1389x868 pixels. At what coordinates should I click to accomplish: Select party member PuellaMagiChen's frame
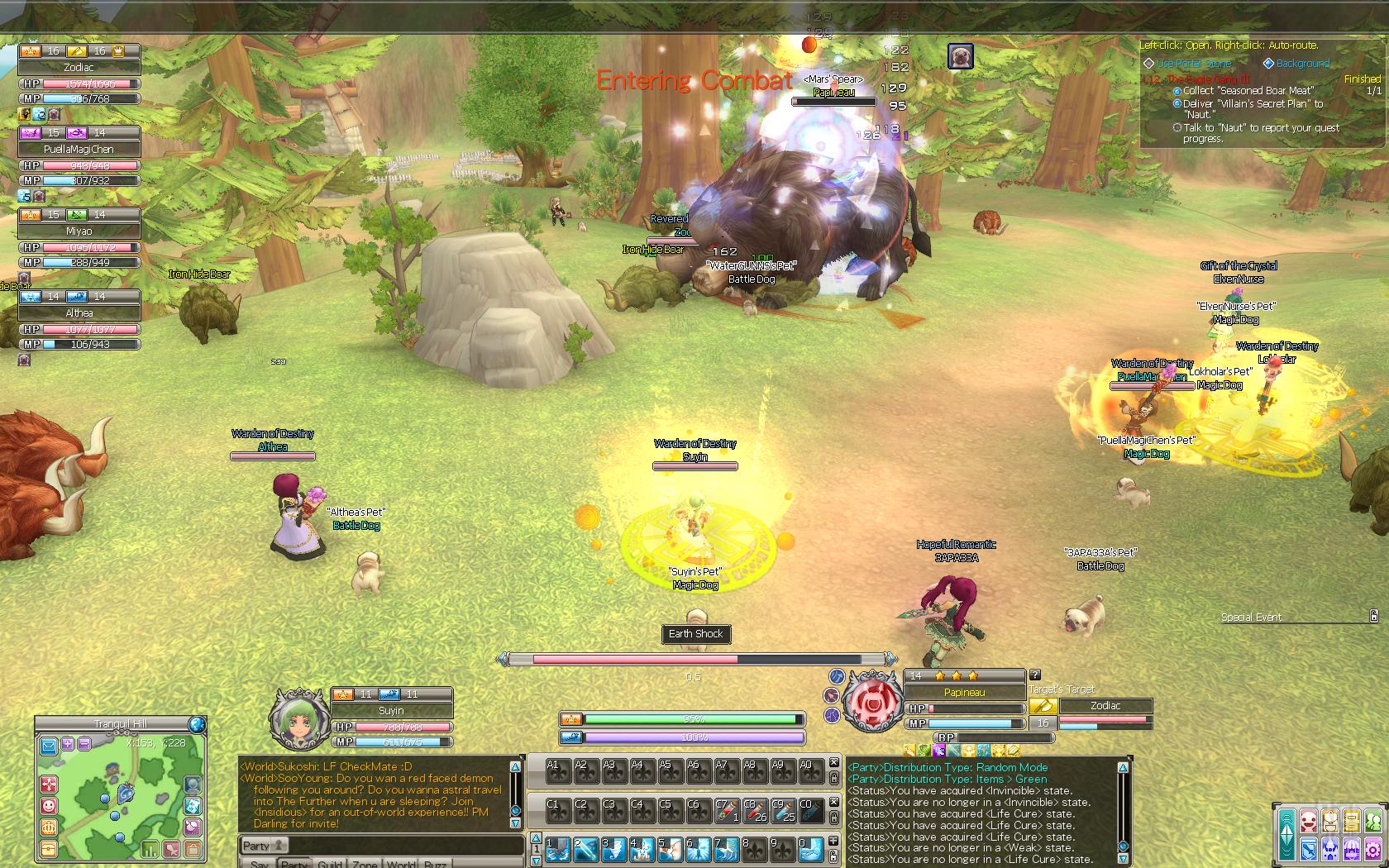tap(79, 149)
